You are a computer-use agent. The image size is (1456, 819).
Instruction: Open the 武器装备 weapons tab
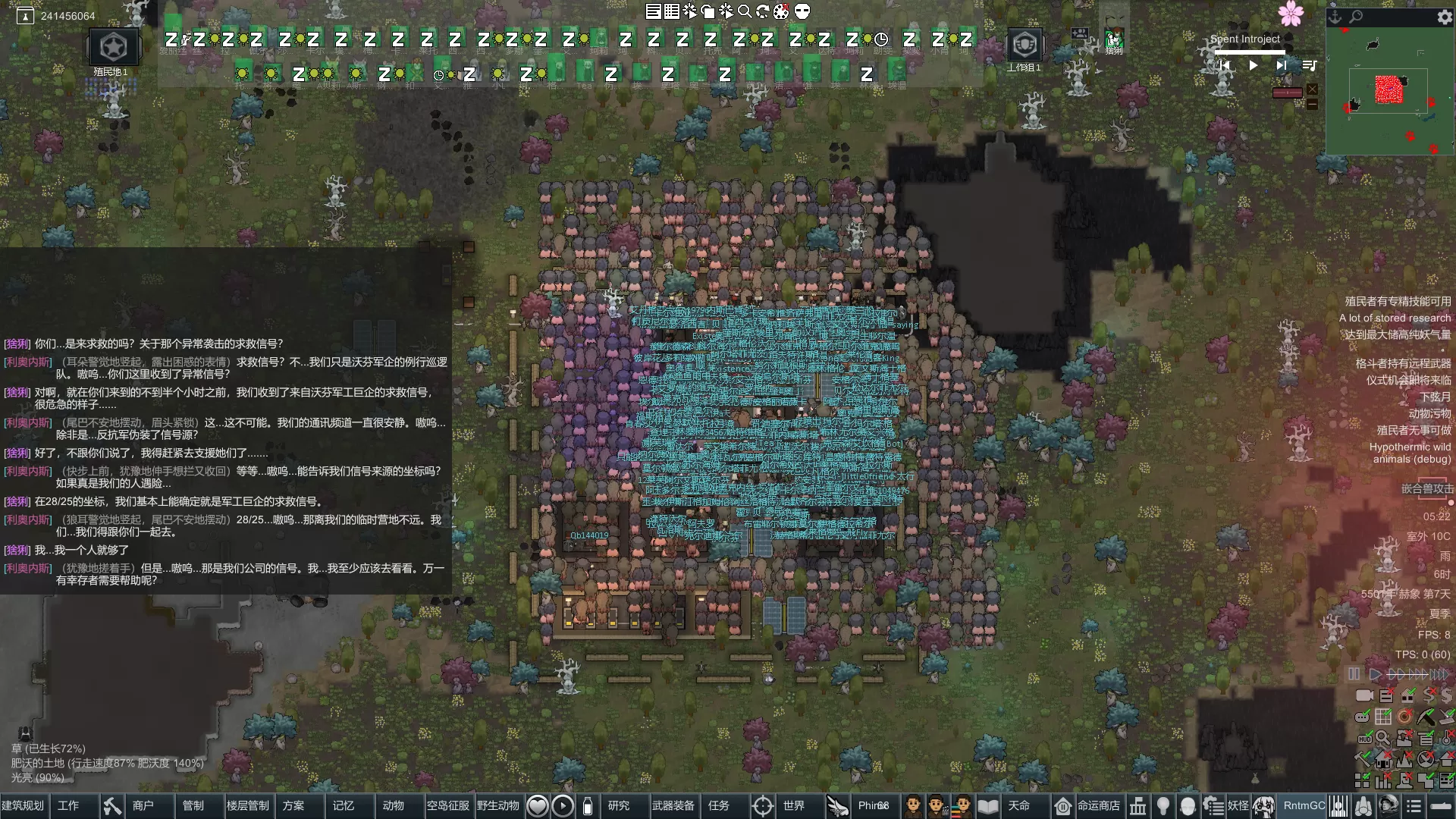(x=673, y=805)
